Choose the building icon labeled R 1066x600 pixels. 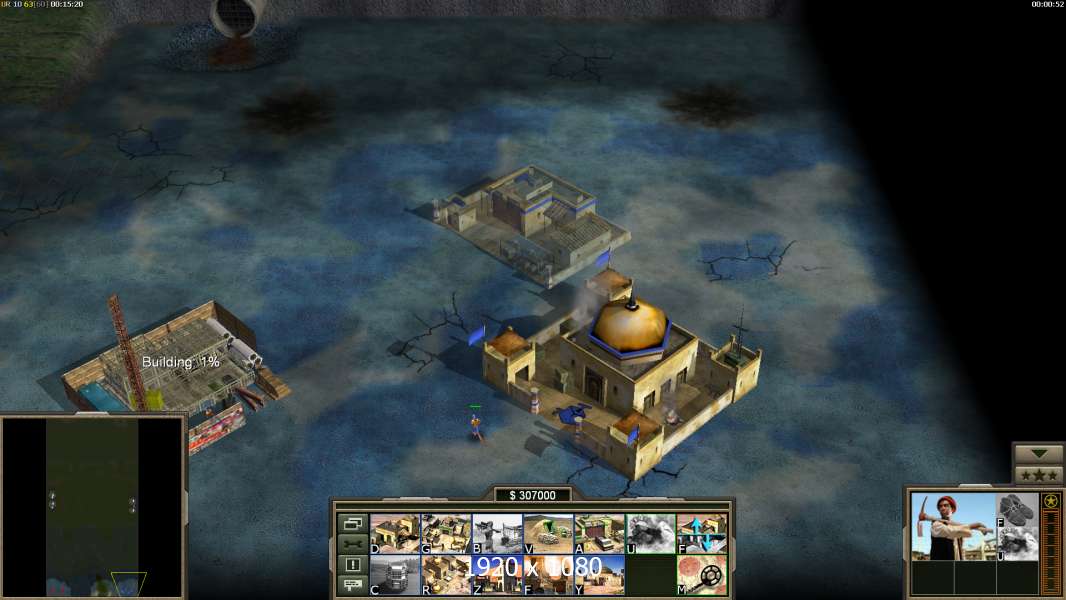(x=446, y=575)
